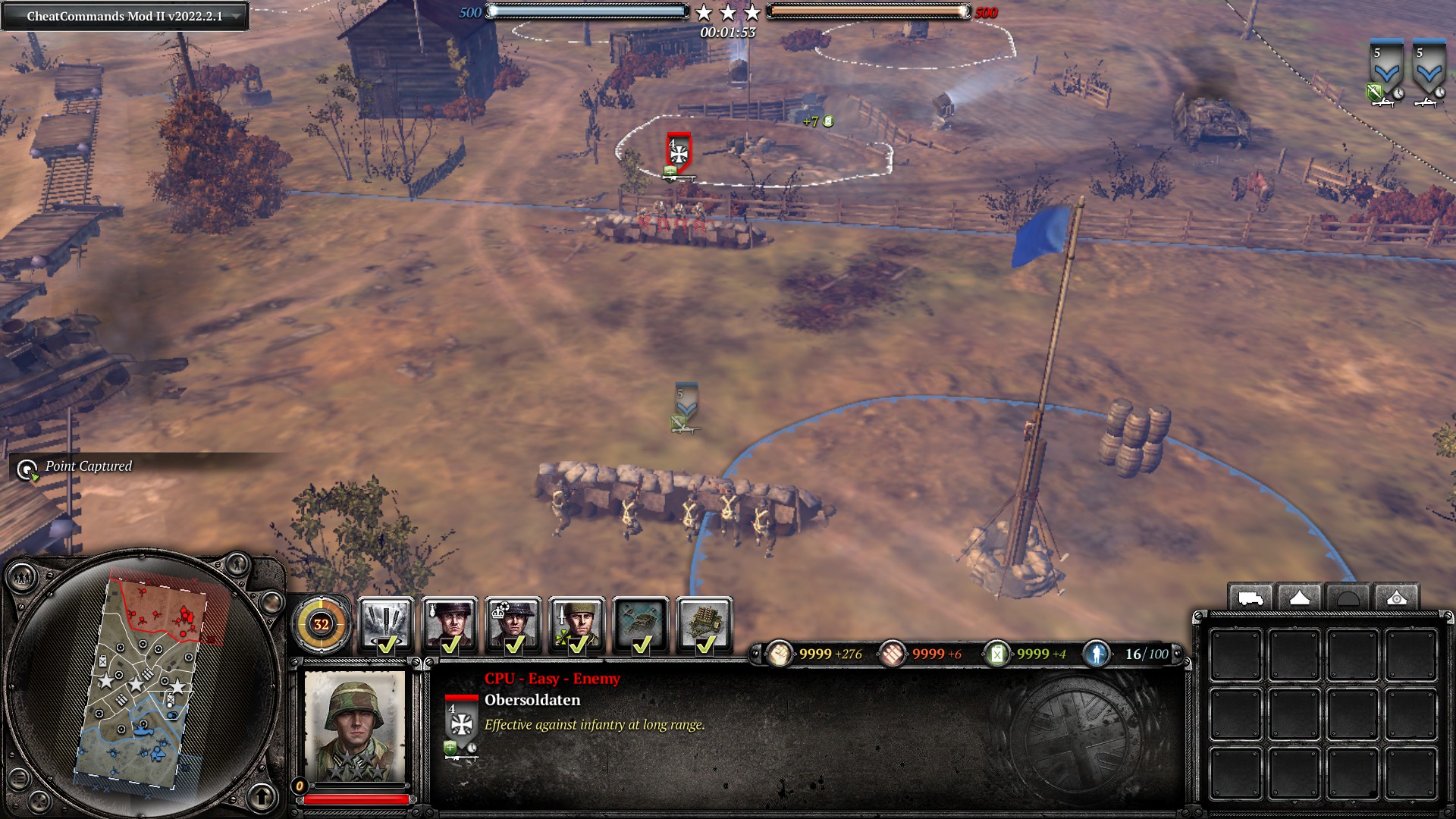Open the commander points dial showing 32
This screenshot has width=1456, height=819.
pyautogui.click(x=322, y=624)
